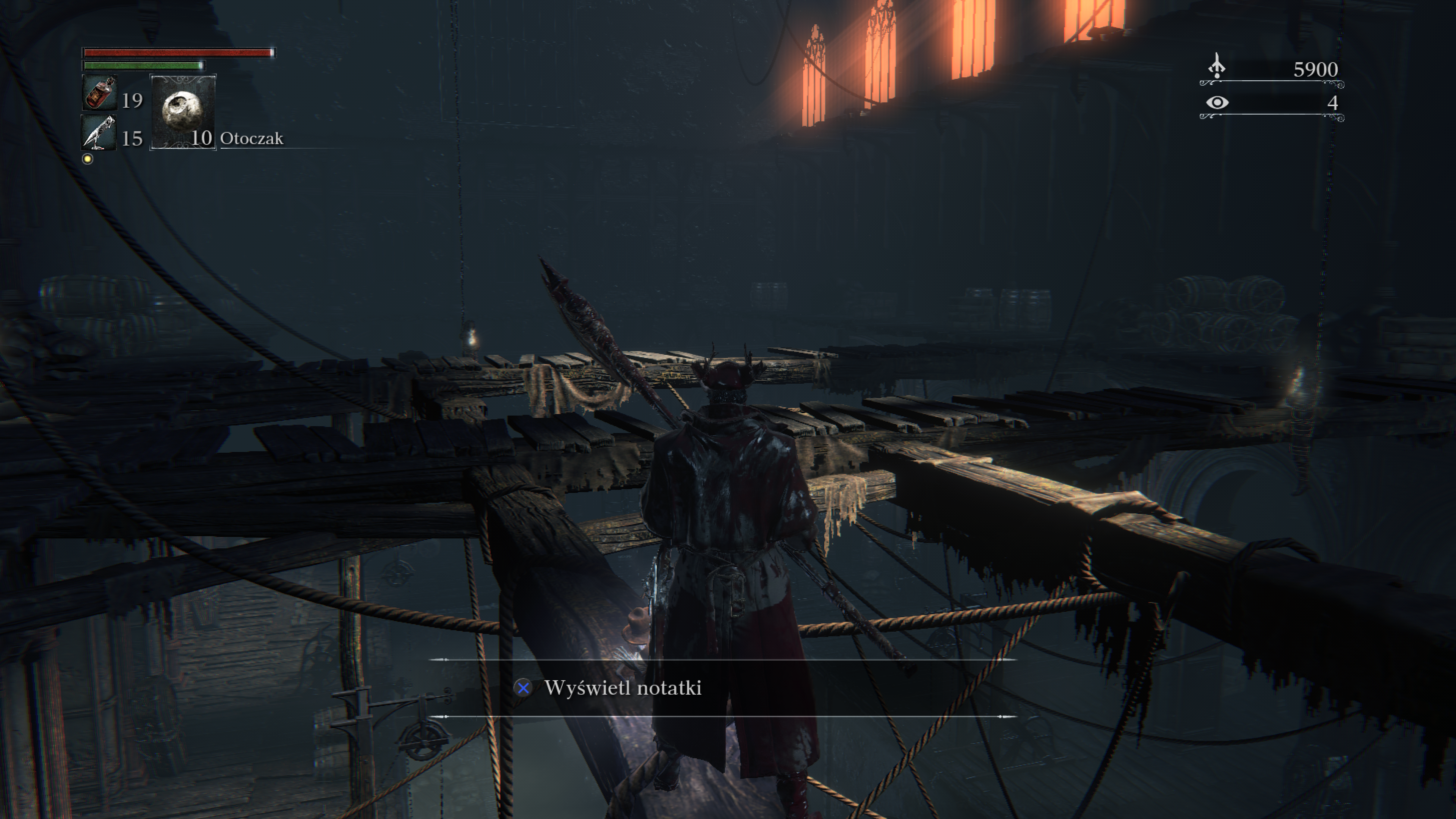Select the Quicksilver Bullet icon
This screenshot has height=819, width=1456.
click(99, 133)
